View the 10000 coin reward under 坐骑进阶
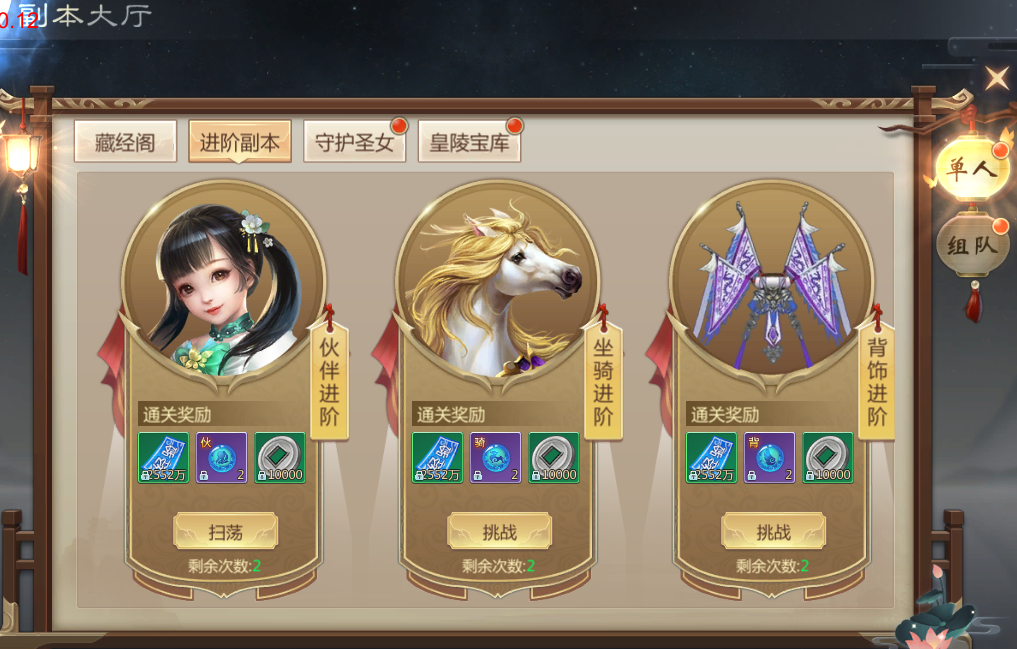Screen dimensions: 1017x649 [553, 458]
